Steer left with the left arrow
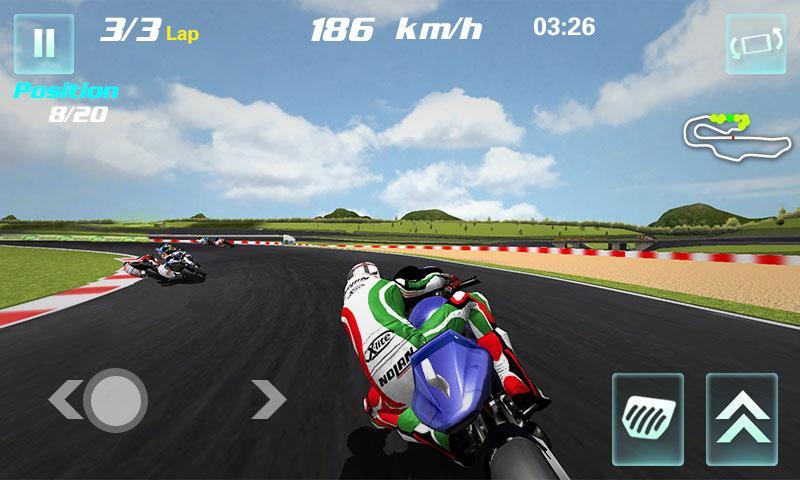Image resolution: width=800 pixels, height=480 pixels. click(x=62, y=400)
